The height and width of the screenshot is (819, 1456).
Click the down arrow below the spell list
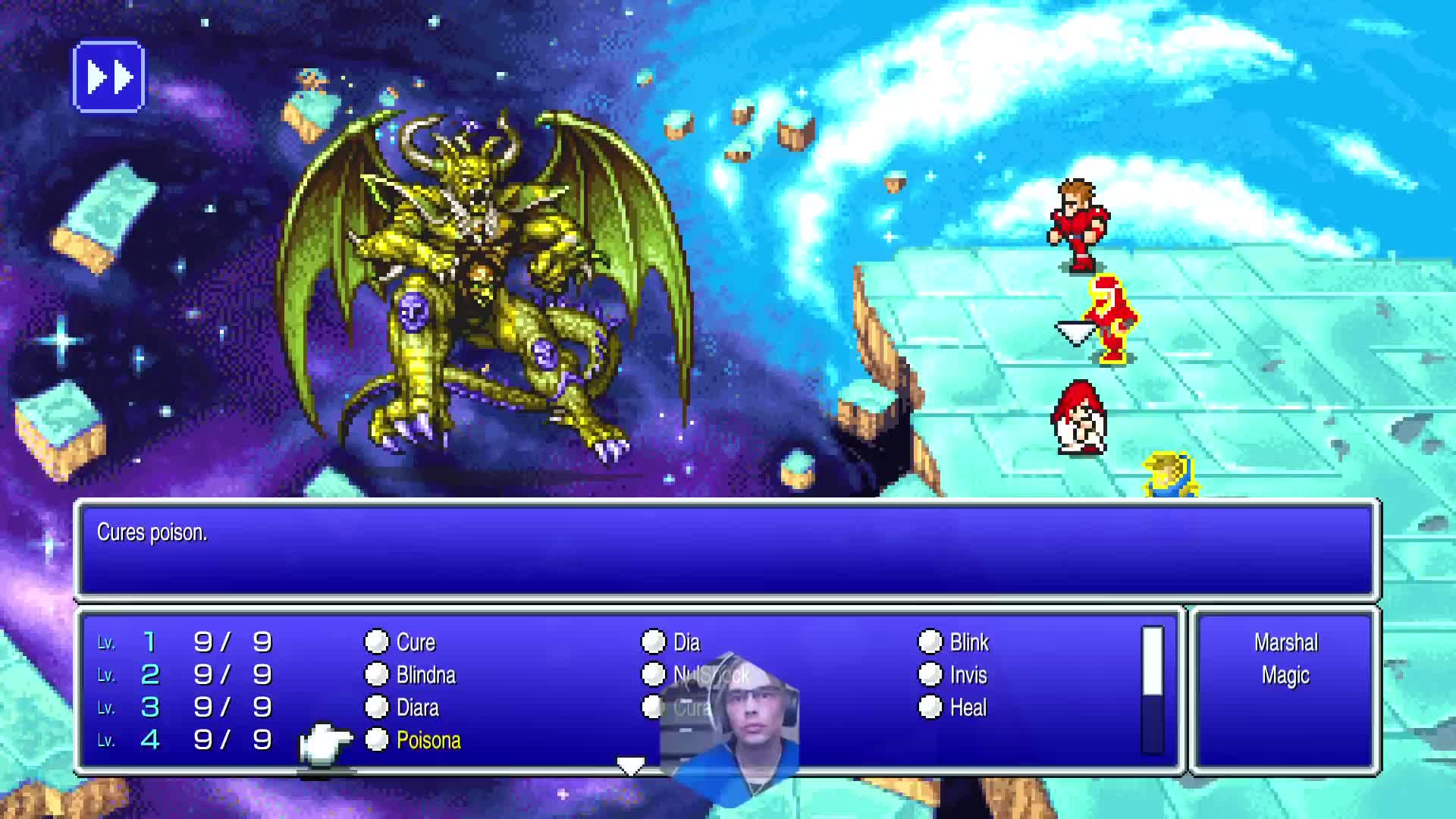point(630,766)
